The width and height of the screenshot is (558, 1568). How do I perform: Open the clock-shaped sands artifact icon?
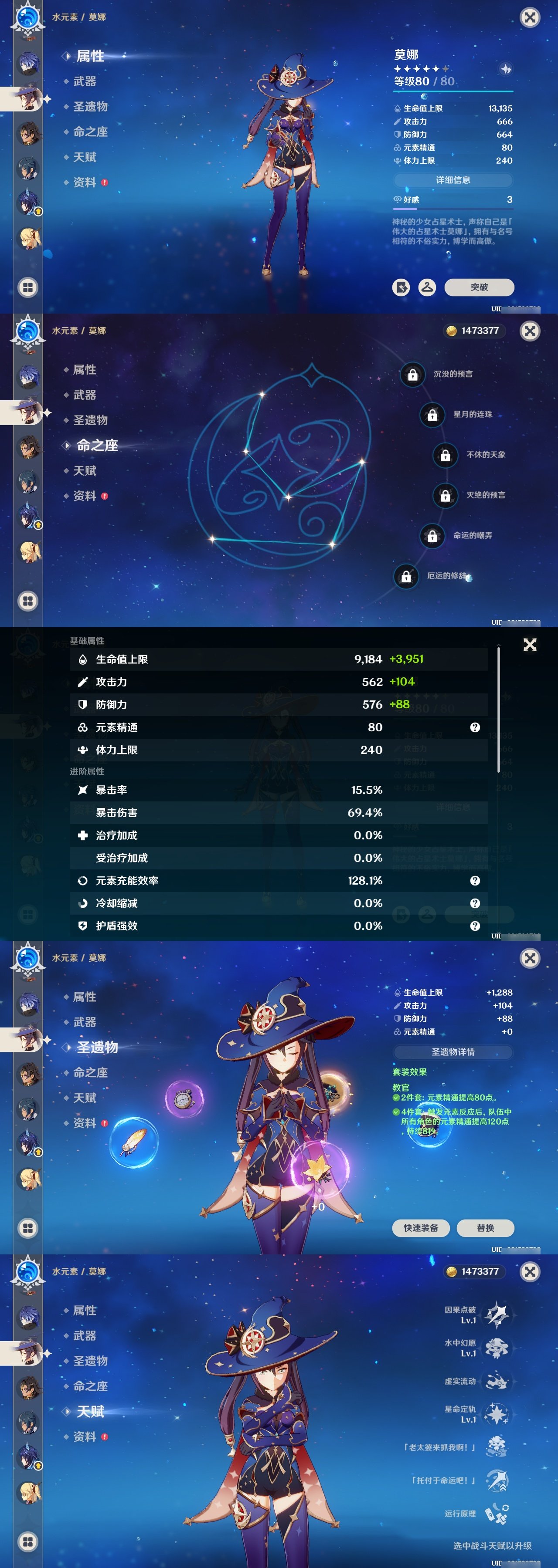[184, 1099]
